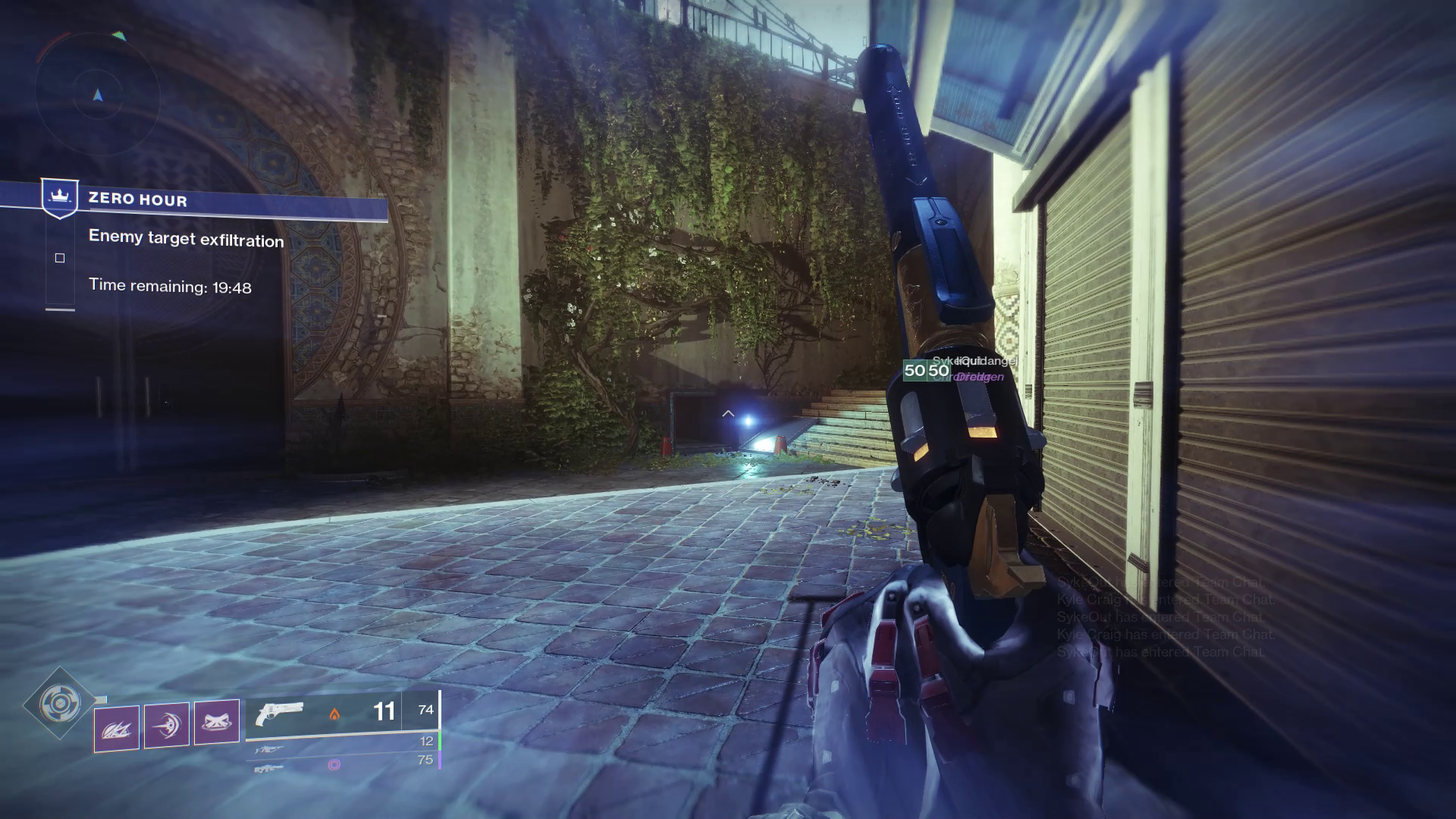Click the solar burn flame icon
This screenshot has width=1456, height=819.
point(334,714)
